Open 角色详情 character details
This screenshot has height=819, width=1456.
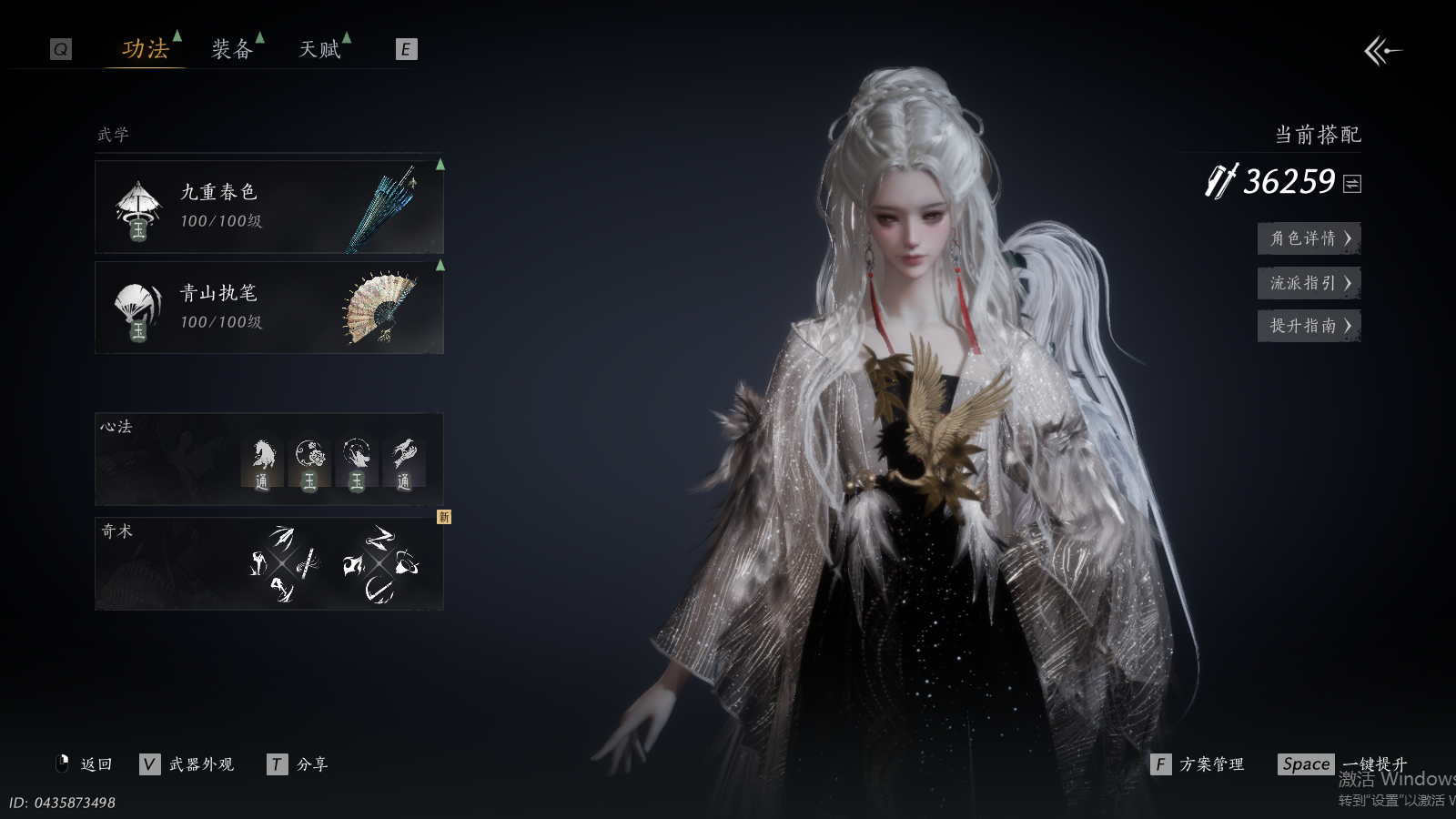[1309, 238]
